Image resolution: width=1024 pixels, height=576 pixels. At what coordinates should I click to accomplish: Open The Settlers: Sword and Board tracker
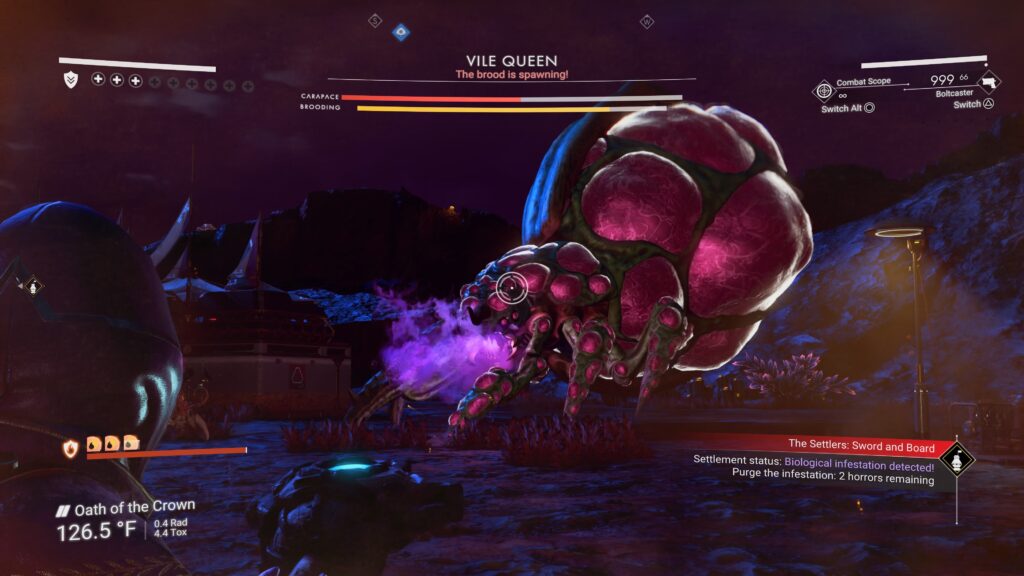[859, 443]
